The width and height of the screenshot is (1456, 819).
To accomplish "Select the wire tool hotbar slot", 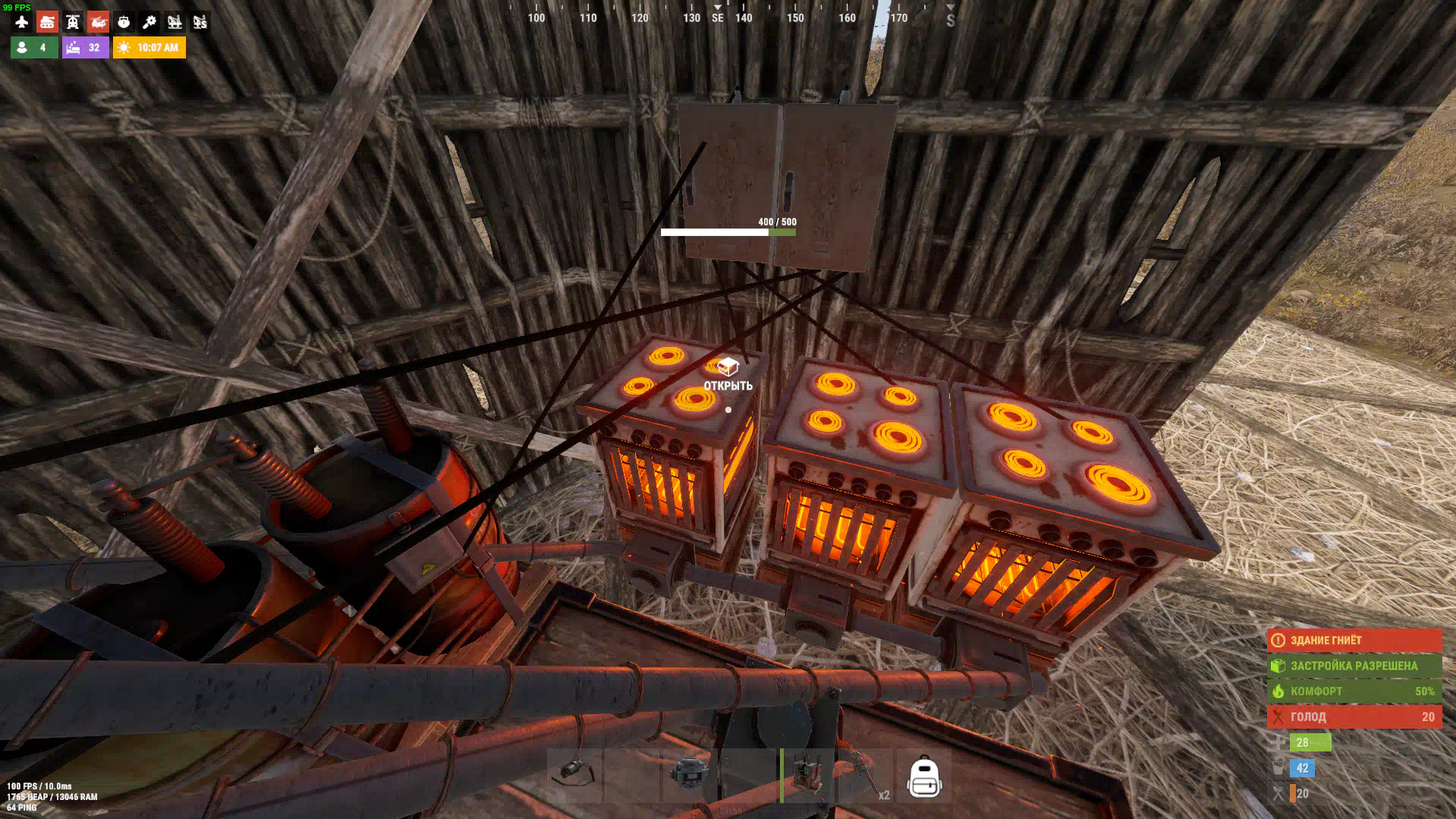I will [x=574, y=775].
